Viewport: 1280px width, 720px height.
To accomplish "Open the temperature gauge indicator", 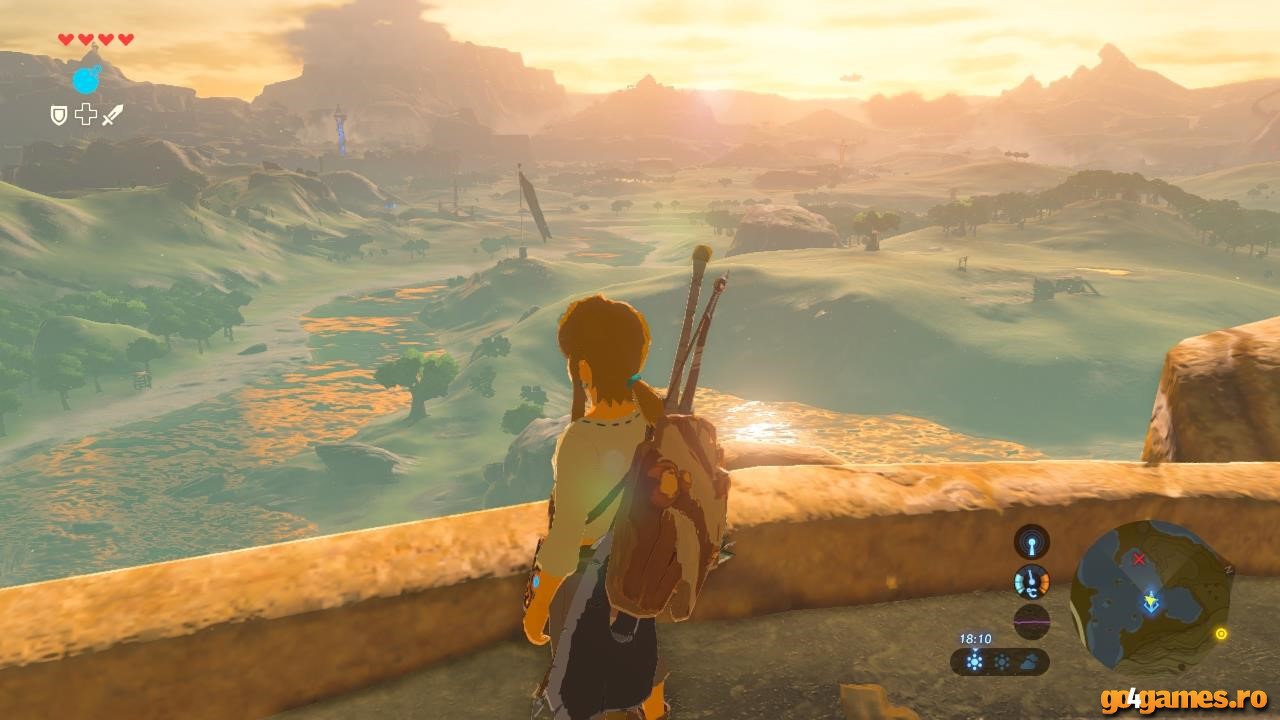I will pyautogui.click(x=1032, y=582).
